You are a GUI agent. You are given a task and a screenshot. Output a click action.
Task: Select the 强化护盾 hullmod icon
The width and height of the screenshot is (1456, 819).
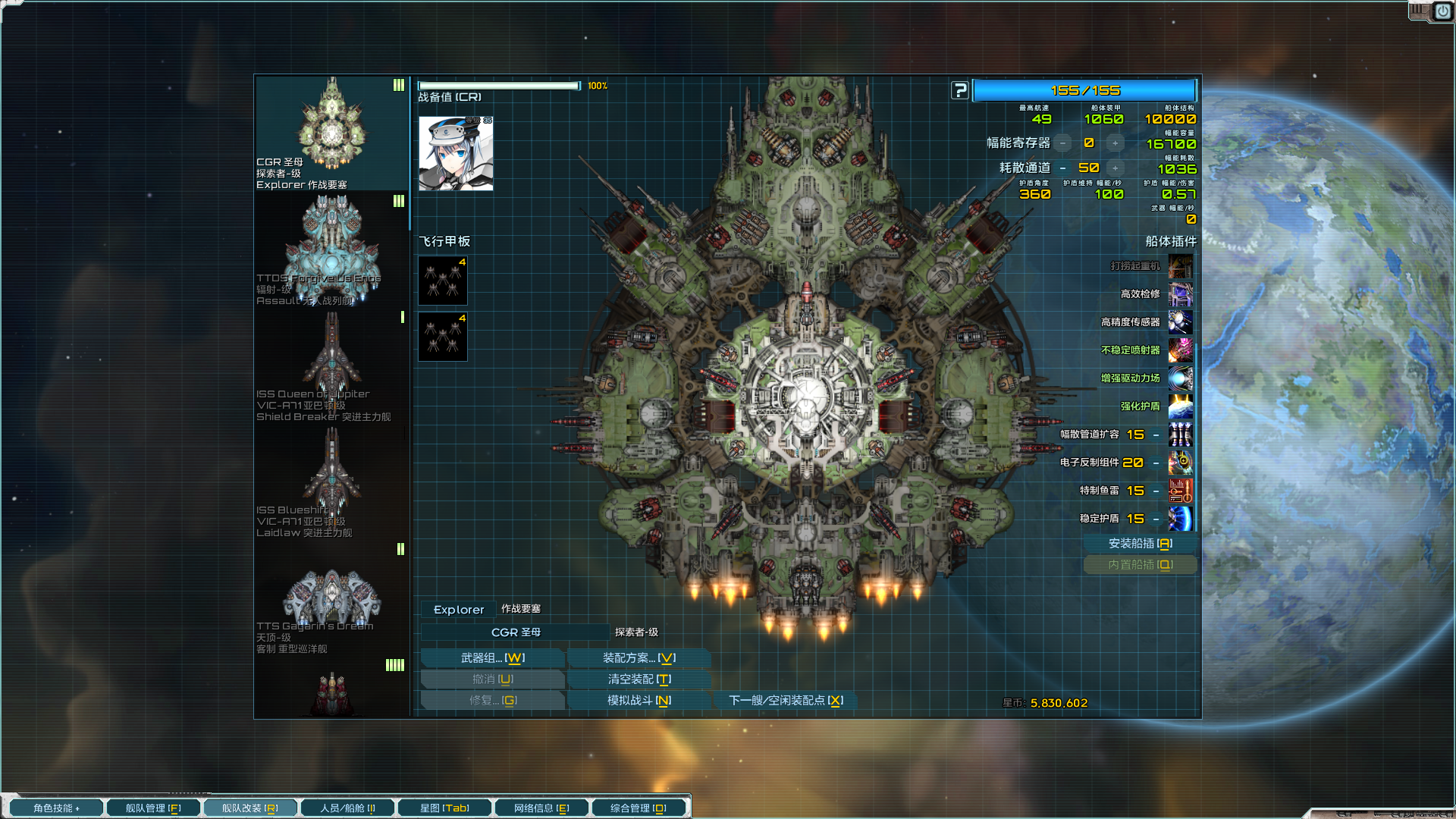click(1180, 406)
